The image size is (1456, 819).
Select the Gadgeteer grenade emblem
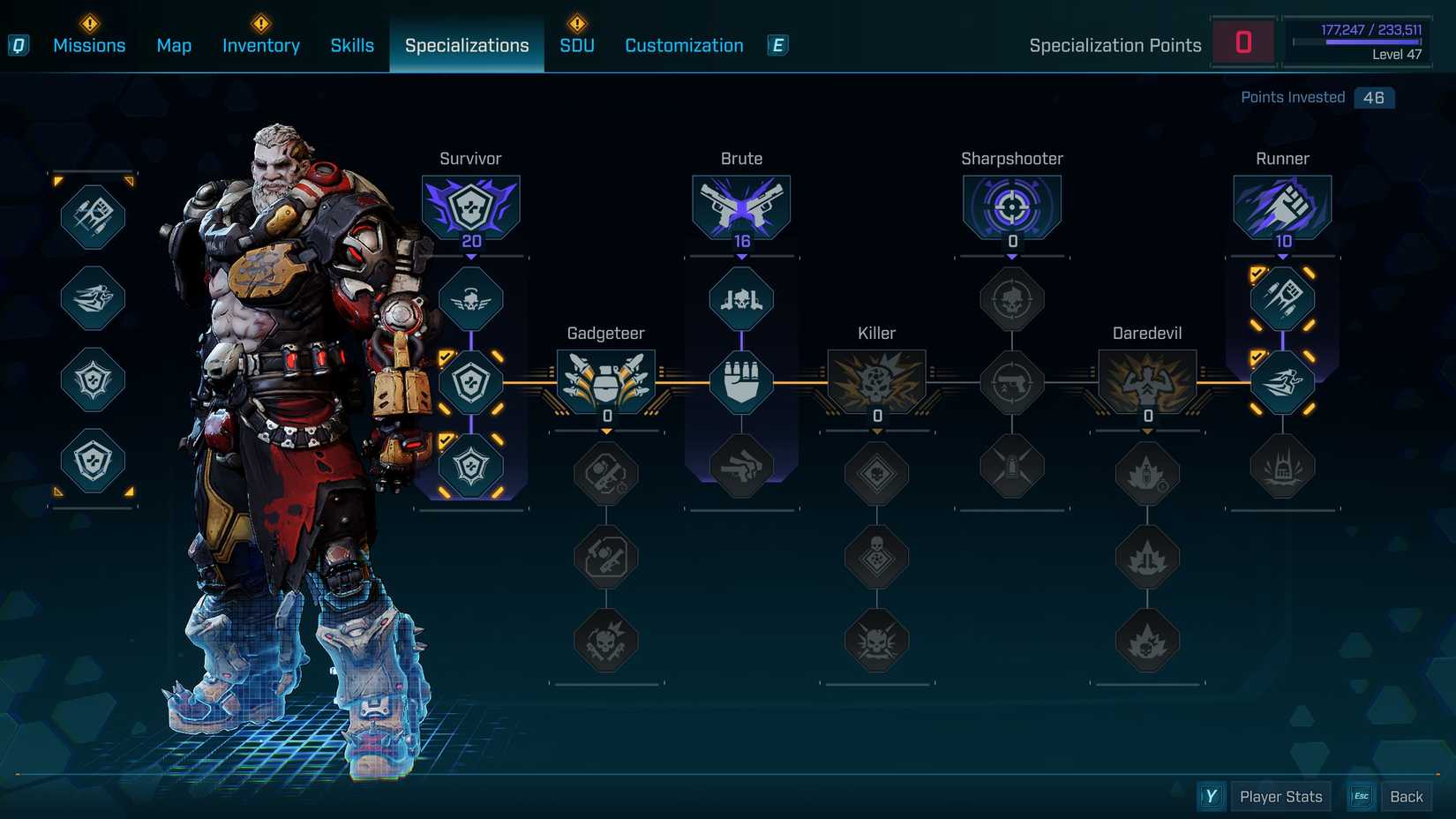[x=605, y=379]
